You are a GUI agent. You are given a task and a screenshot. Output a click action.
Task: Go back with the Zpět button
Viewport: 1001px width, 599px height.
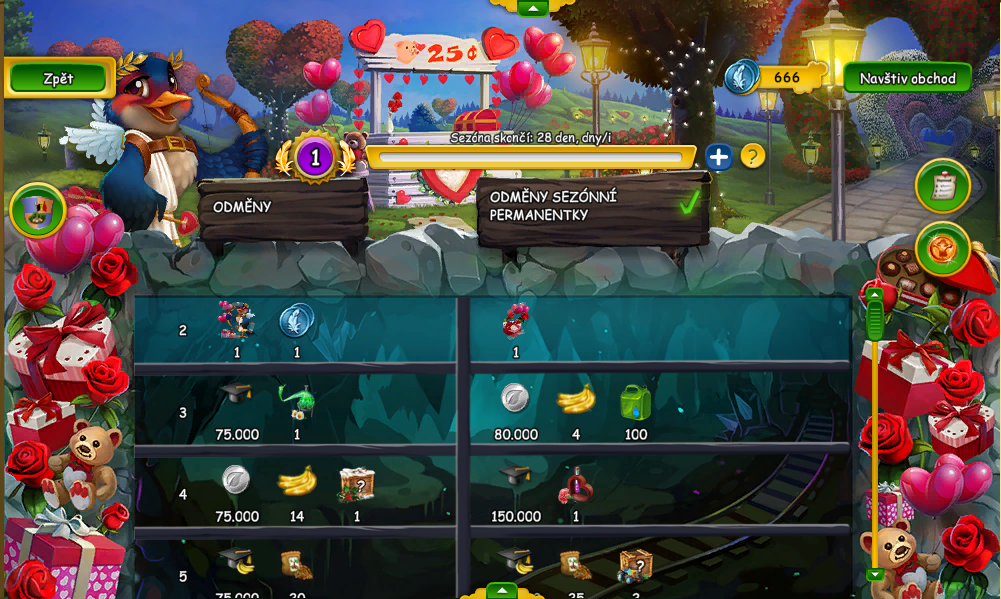pyautogui.click(x=59, y=78)
